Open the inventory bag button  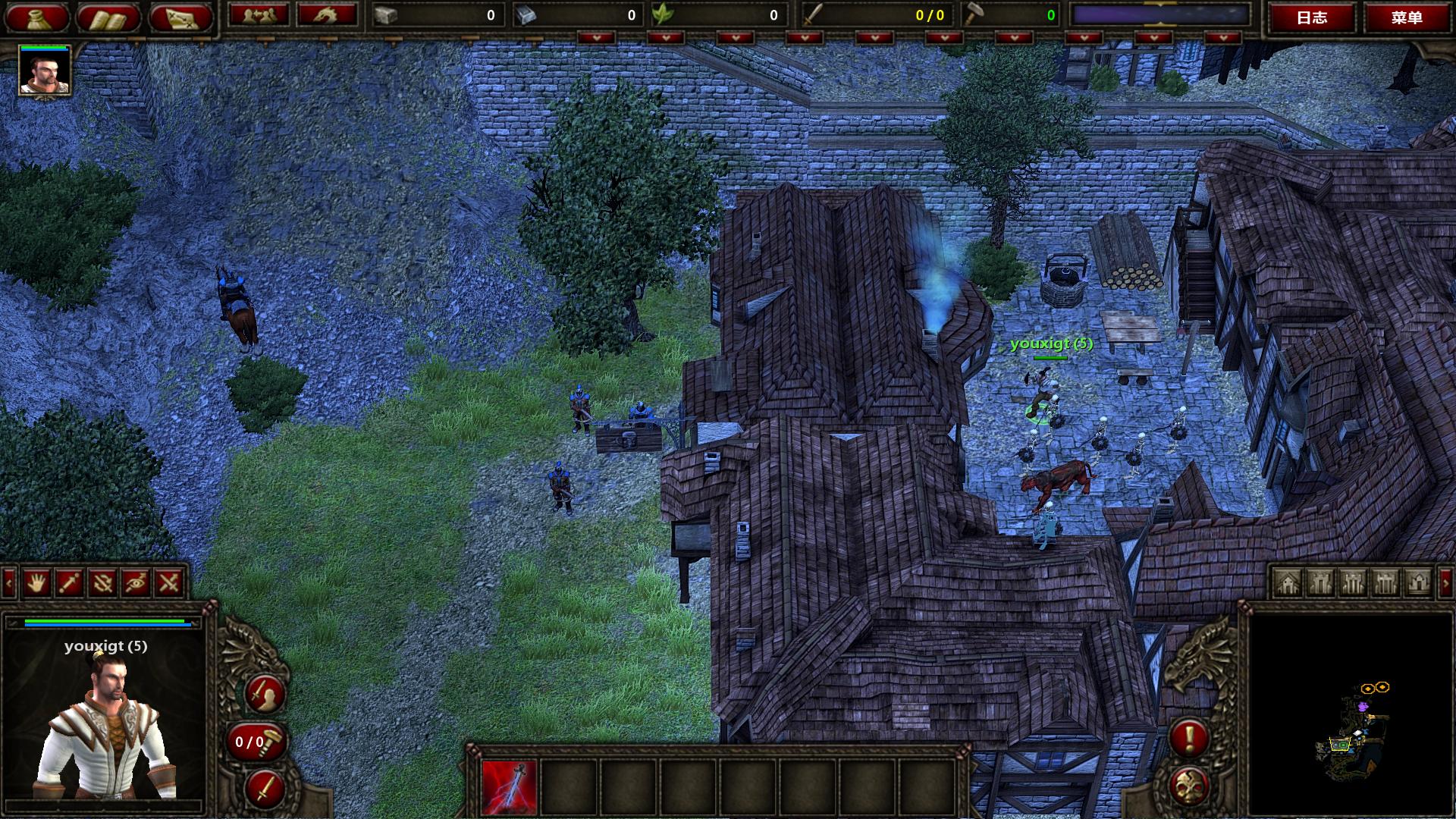tap(36, 17)
